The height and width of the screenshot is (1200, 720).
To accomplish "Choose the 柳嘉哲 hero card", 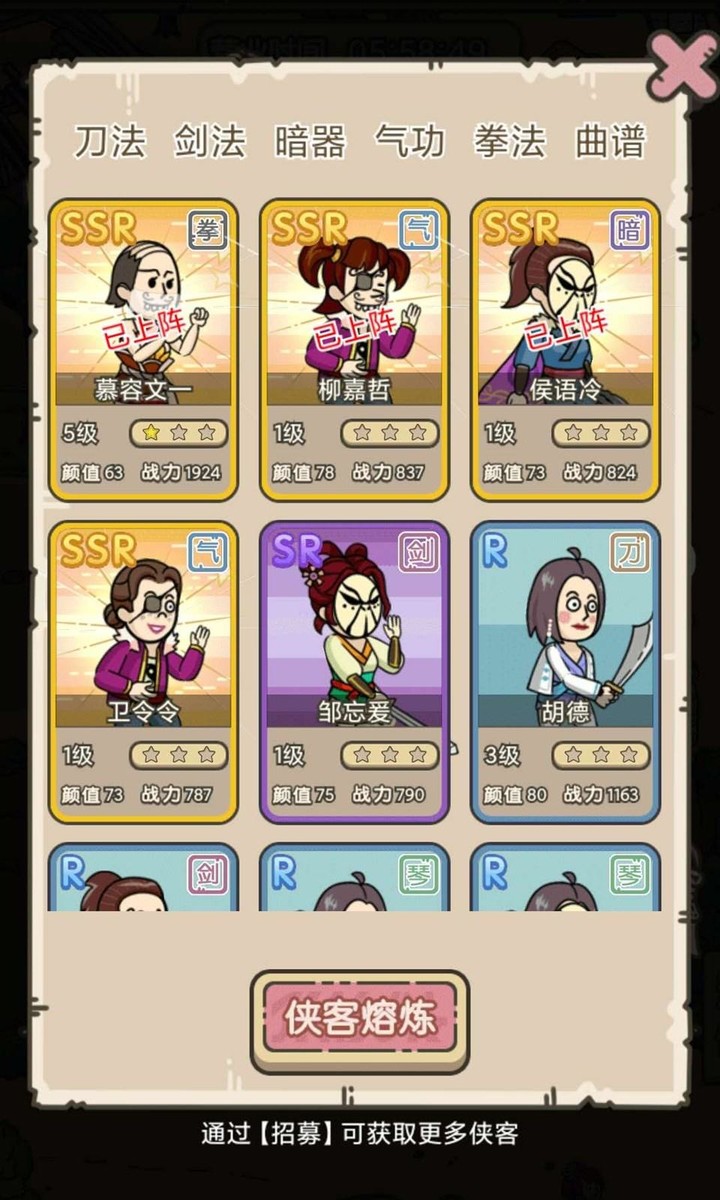I will [x=355, y=349].
